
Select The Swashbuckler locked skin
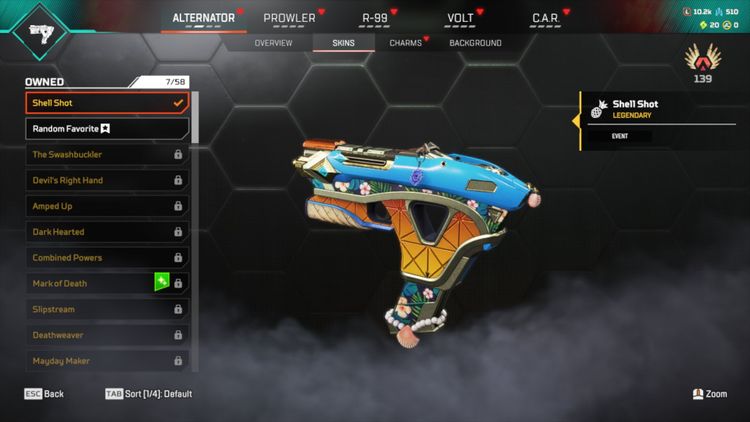(x=106, y=155)
